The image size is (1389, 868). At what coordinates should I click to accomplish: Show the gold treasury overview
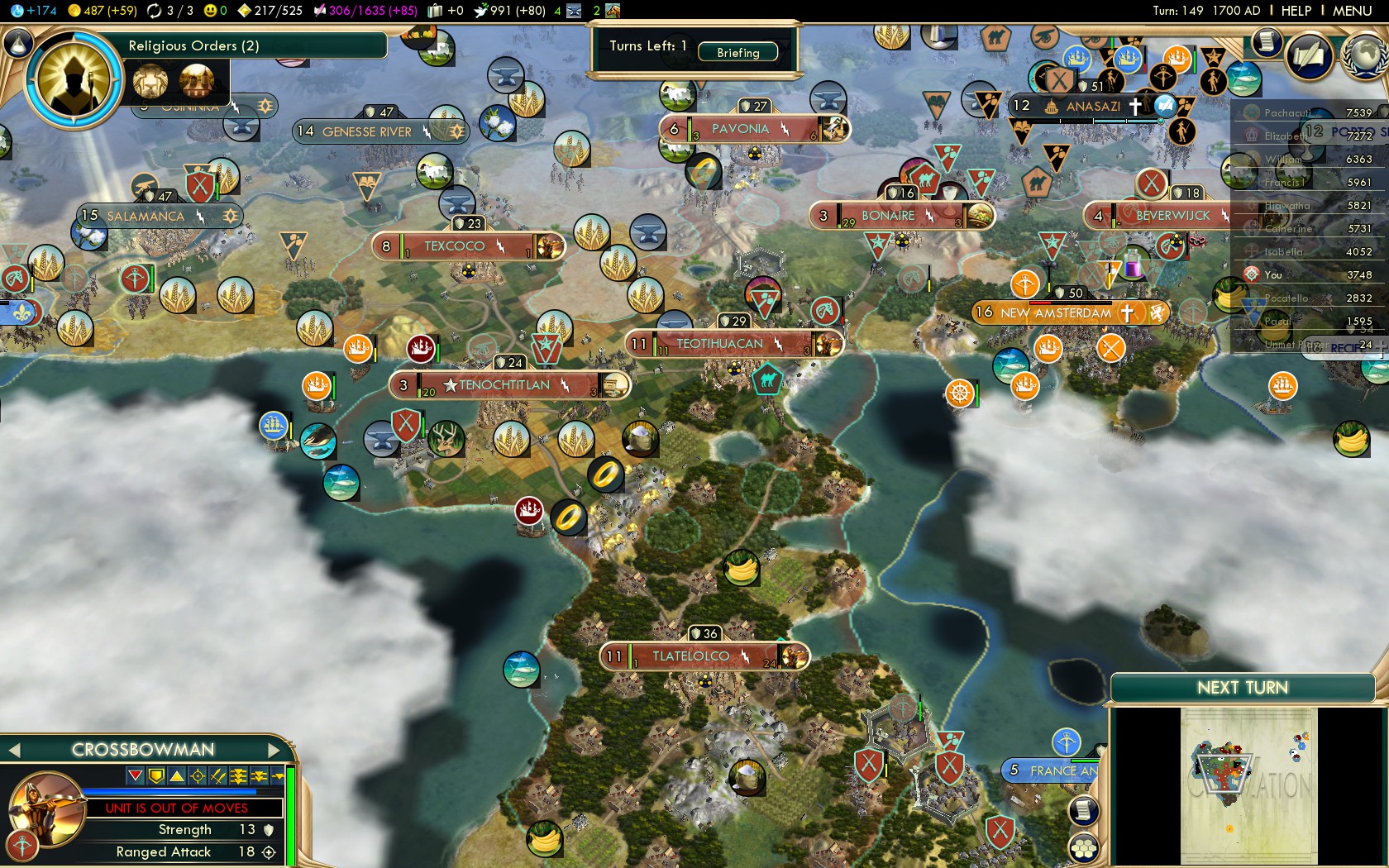(103, 11)
